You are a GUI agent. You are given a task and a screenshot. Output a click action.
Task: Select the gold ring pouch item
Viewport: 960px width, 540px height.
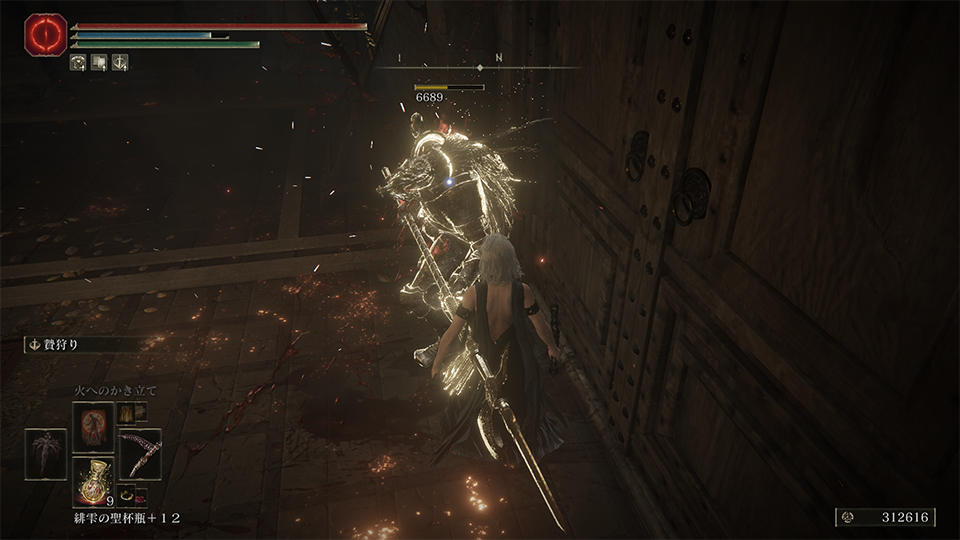click(x=127, y=494)
